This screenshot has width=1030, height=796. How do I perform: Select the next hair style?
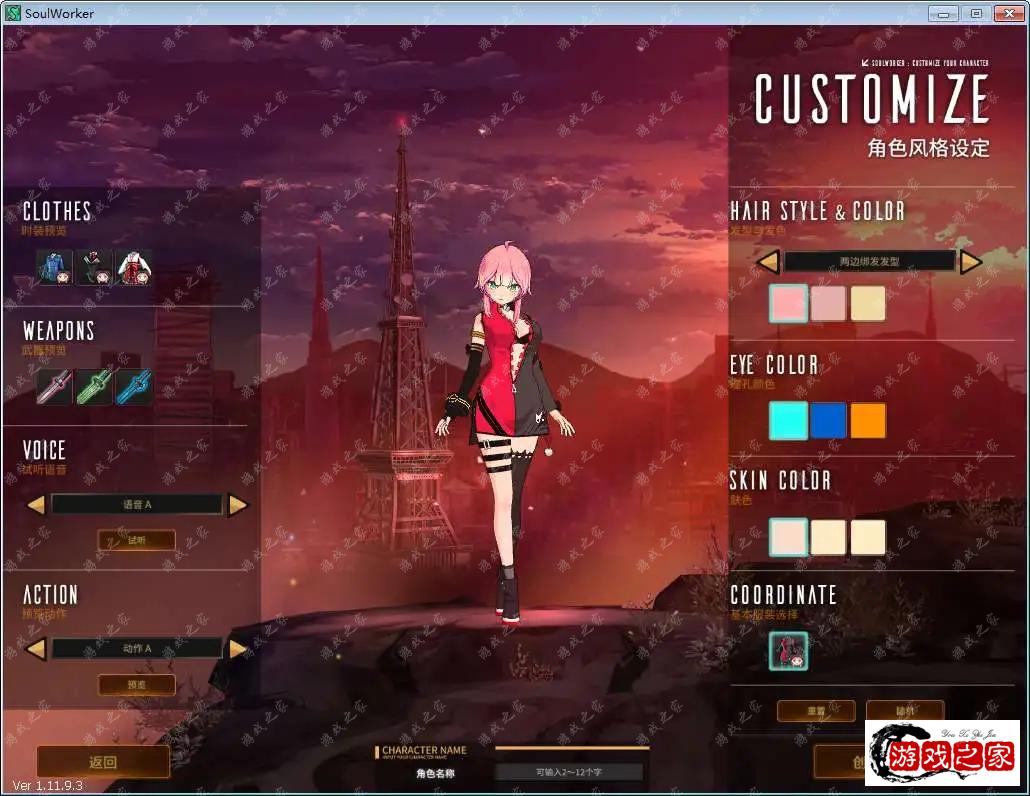(971, 262)
